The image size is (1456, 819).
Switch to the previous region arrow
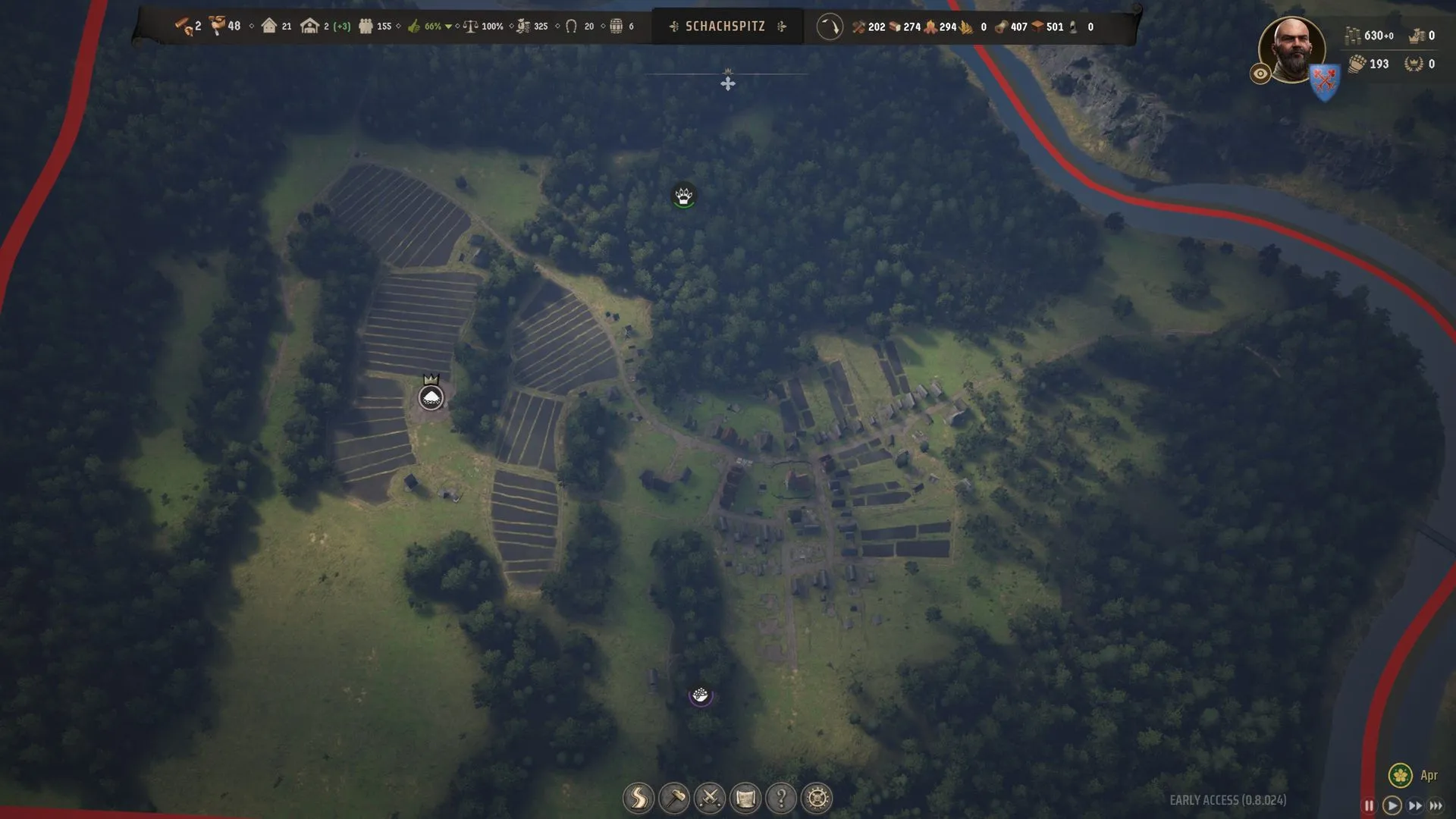(673, 27)
